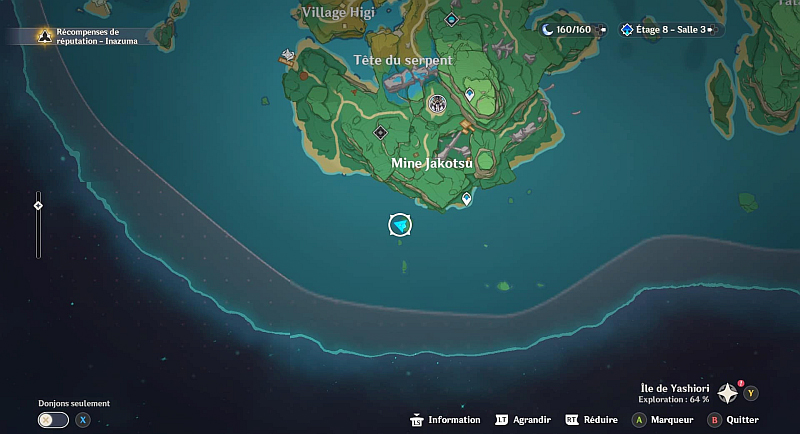Viewport: 800px width, 434px height.
Task: Select the boat waypoint icon on west coast
Action: pyautogui.click(x=289, y=55)
